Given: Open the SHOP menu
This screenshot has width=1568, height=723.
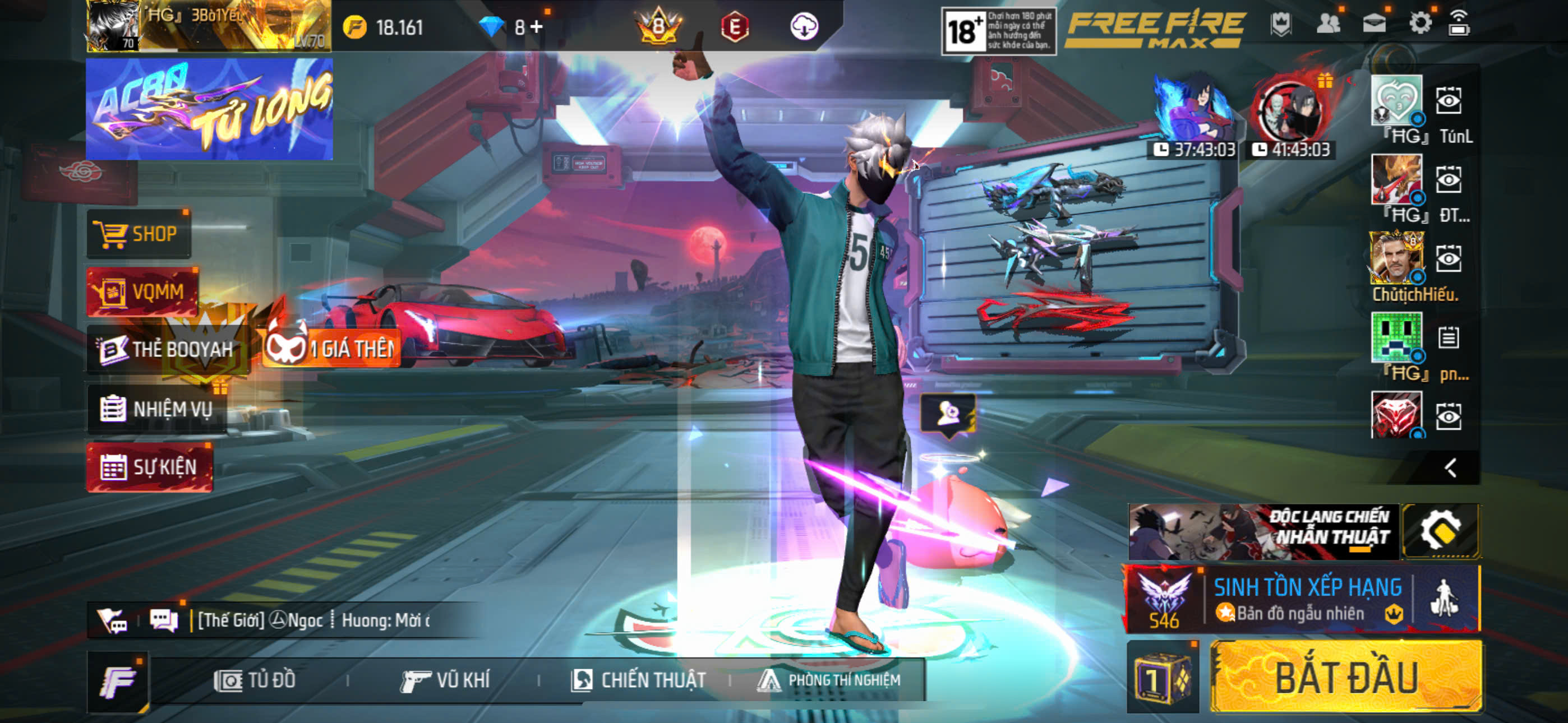Looking at the screenshot, I should [x=139, y=234].
